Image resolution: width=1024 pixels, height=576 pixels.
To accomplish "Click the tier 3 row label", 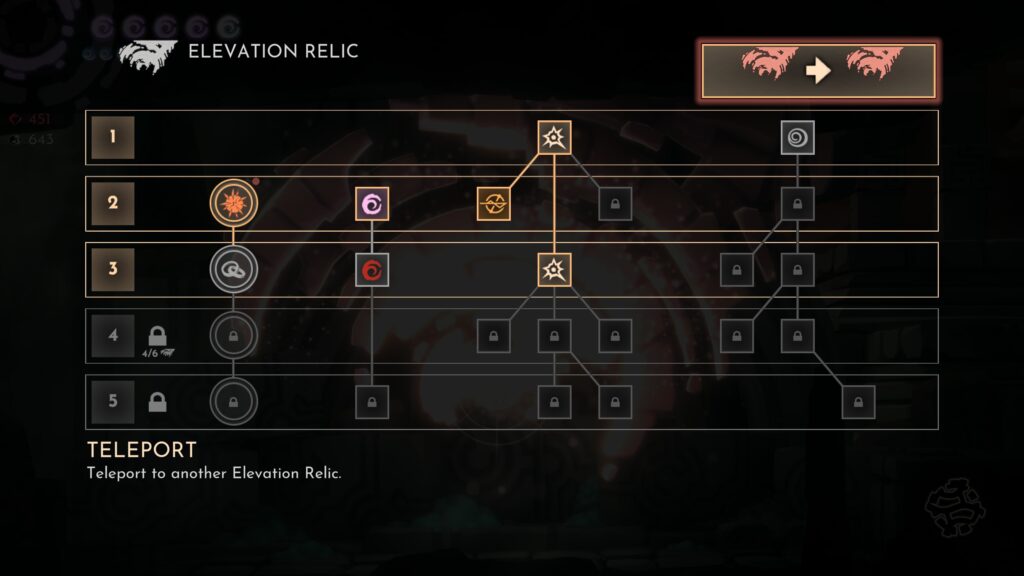I will pos(112,269).
